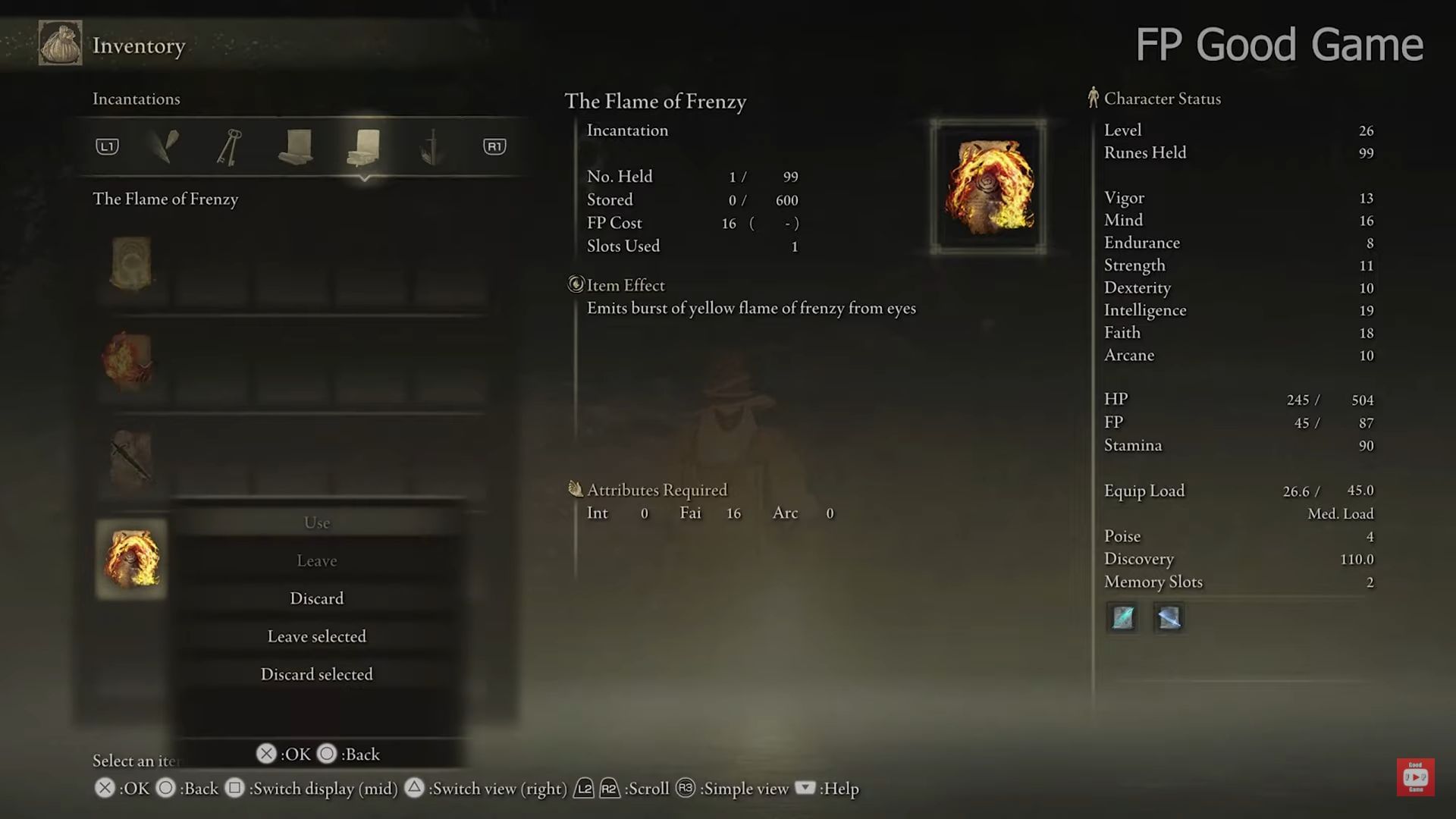Image resolution: width=1456 pixels, height=819 pixels.
Task: Select Discard in the context menu
Action: (x=316, y=598)
